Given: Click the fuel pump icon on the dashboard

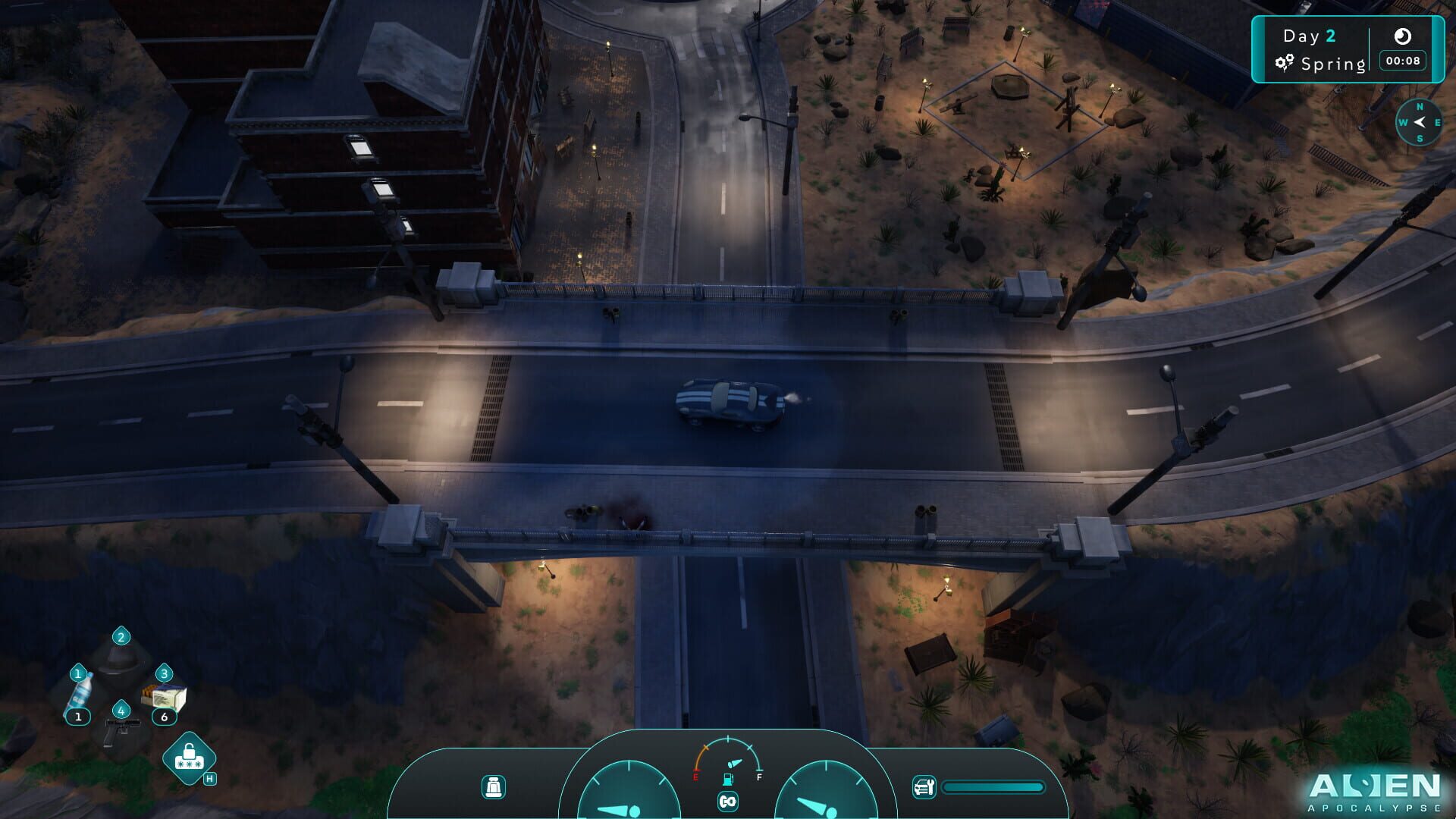Looking at the screenshot, I should click(726, 778).
